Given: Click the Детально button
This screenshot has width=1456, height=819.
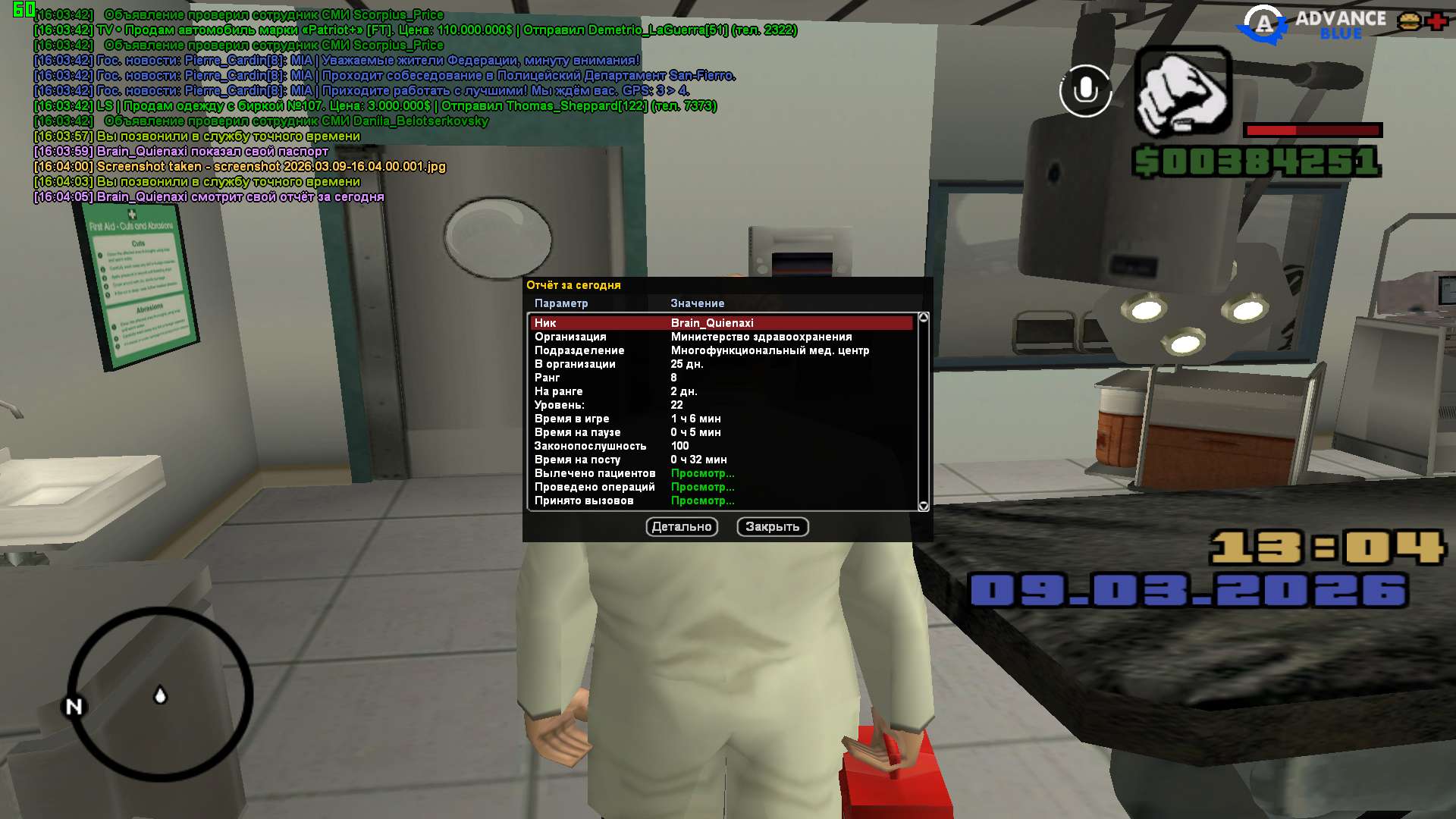Looking at the screenshot, I should point(682,526).
